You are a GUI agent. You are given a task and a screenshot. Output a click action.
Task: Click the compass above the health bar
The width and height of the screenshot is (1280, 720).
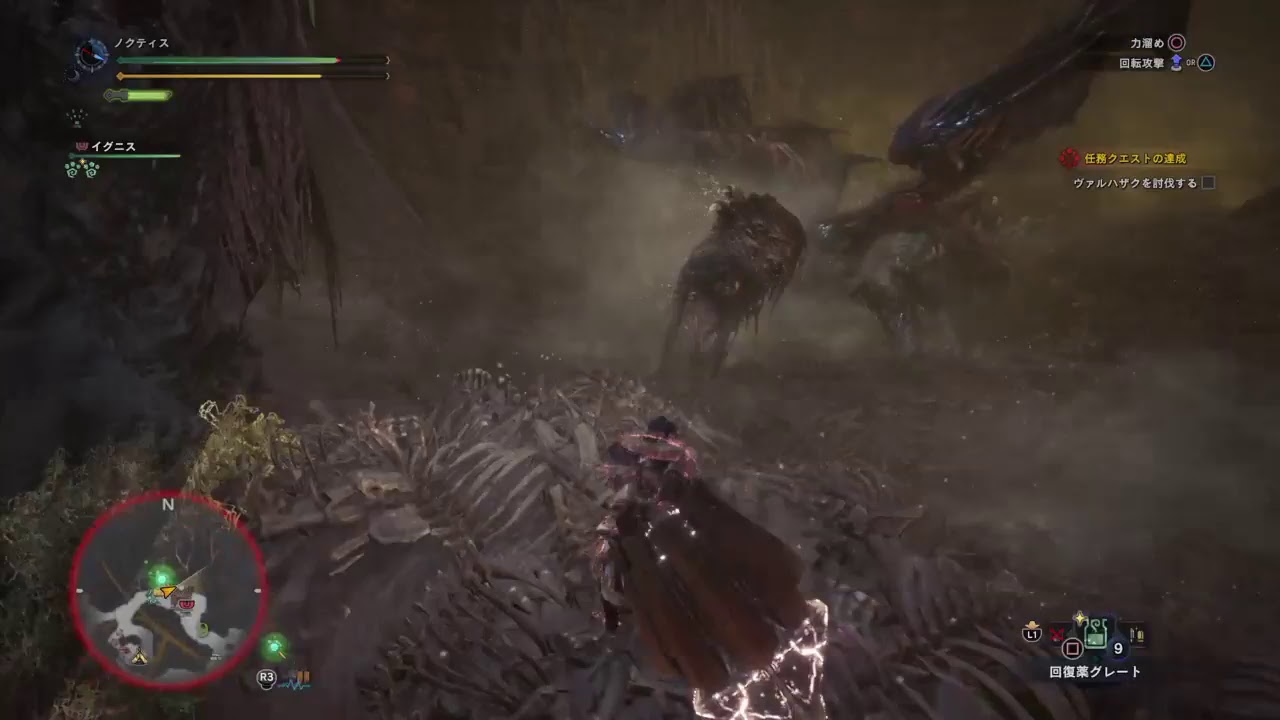point(91,55)
